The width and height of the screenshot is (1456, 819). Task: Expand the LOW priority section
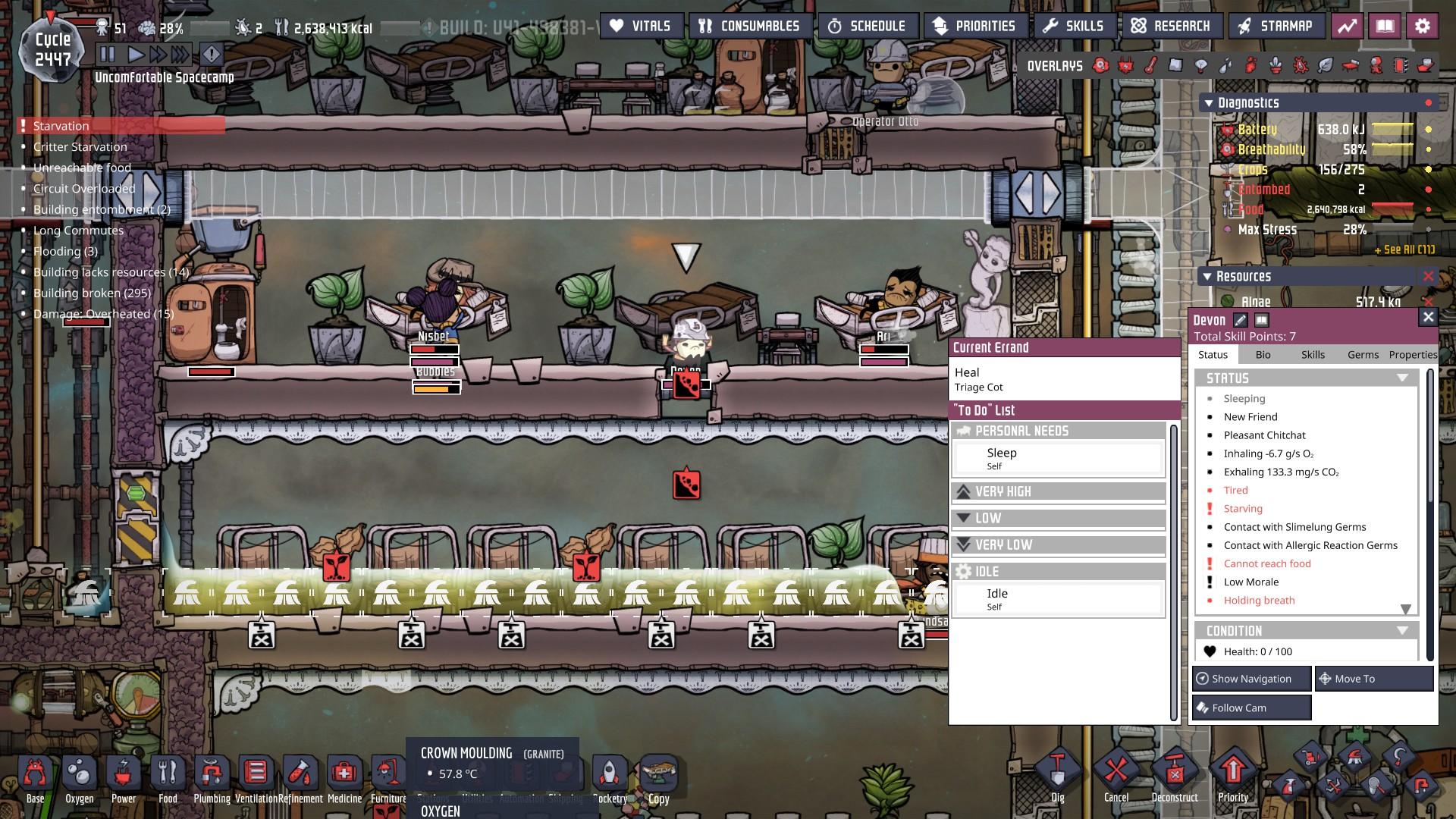(1058, 518)
